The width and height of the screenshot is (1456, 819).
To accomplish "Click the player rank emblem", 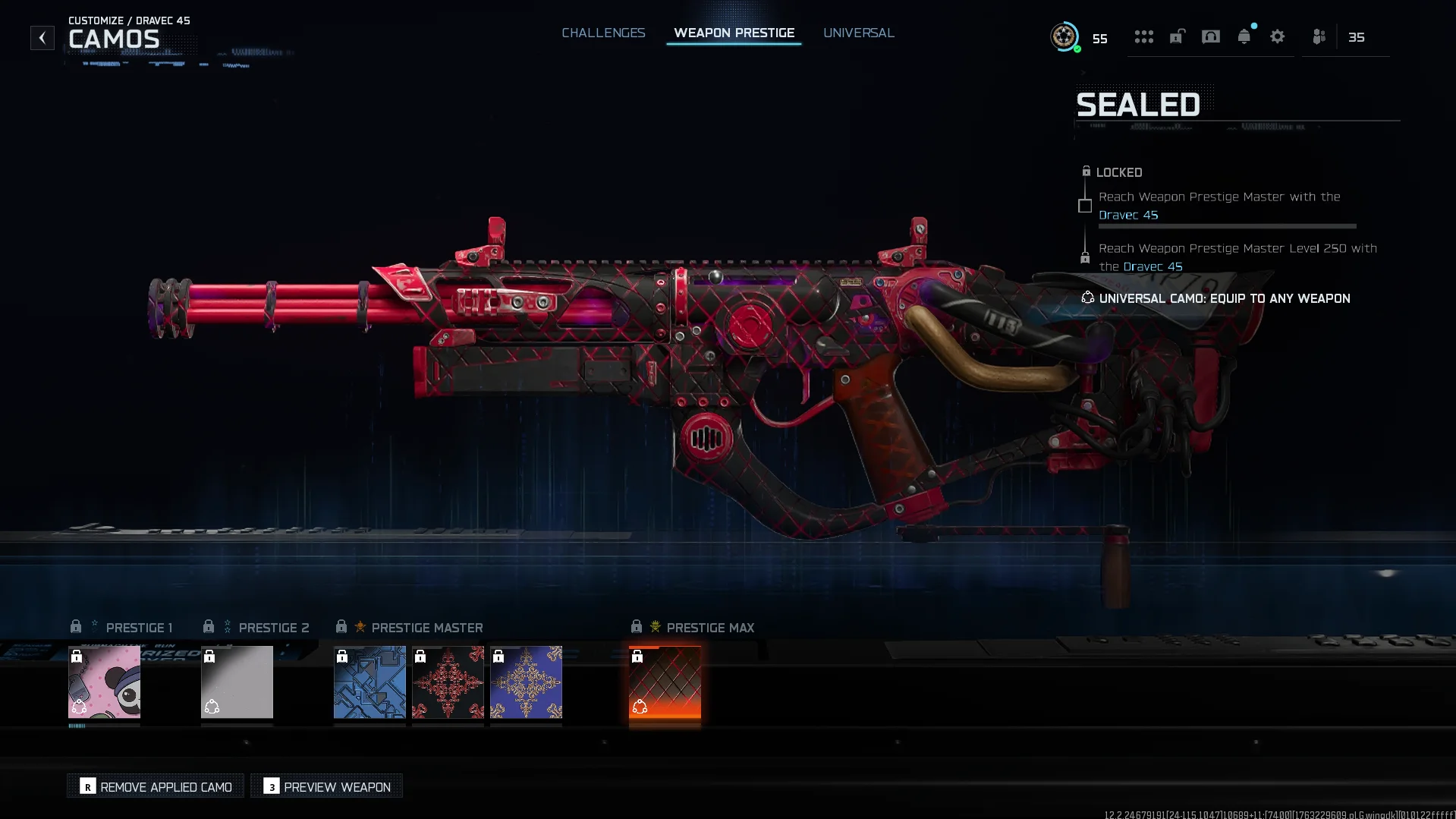I will [x=1064, y=36].
